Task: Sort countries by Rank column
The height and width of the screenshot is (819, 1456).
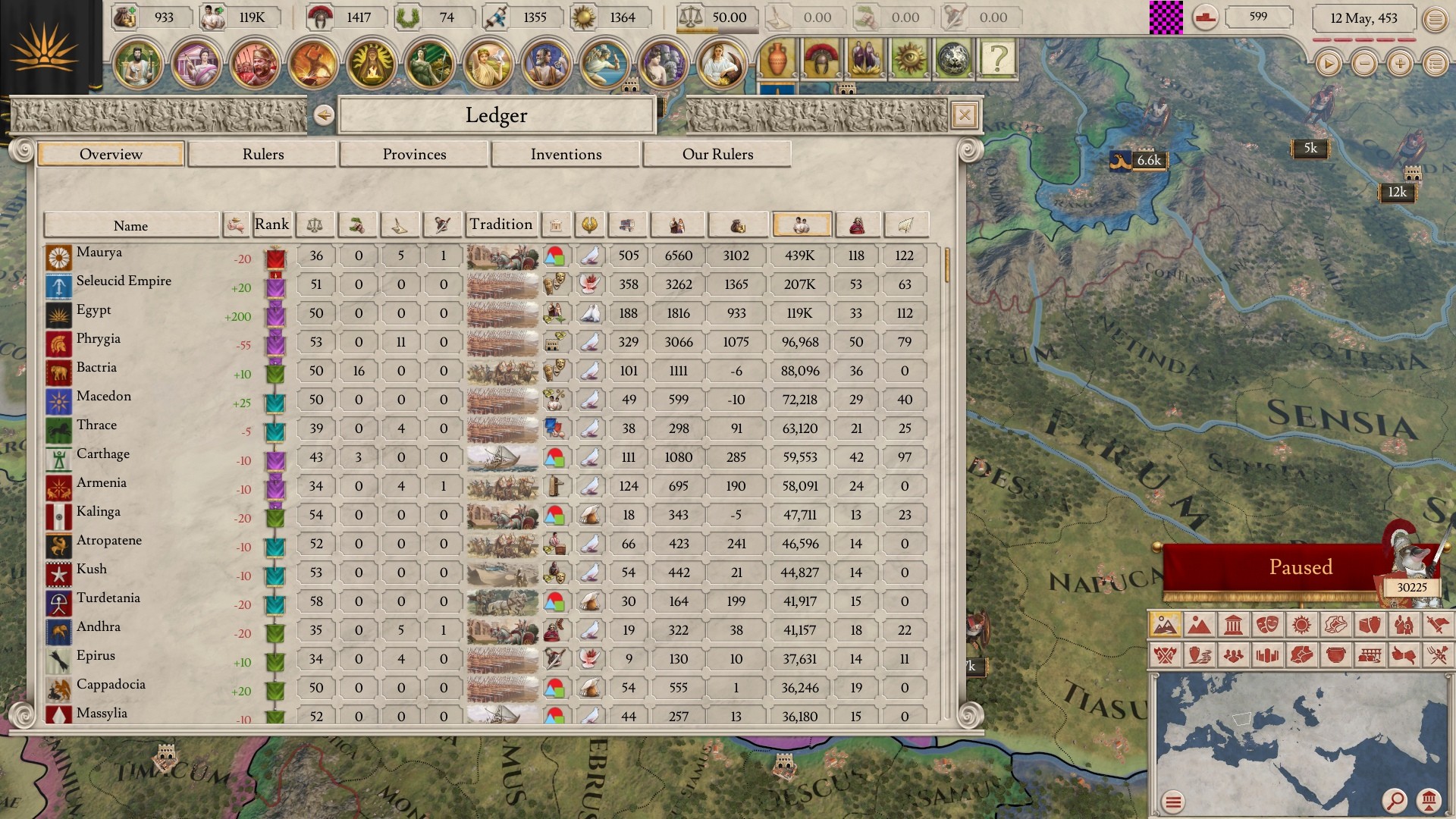Action: point(271,224)
